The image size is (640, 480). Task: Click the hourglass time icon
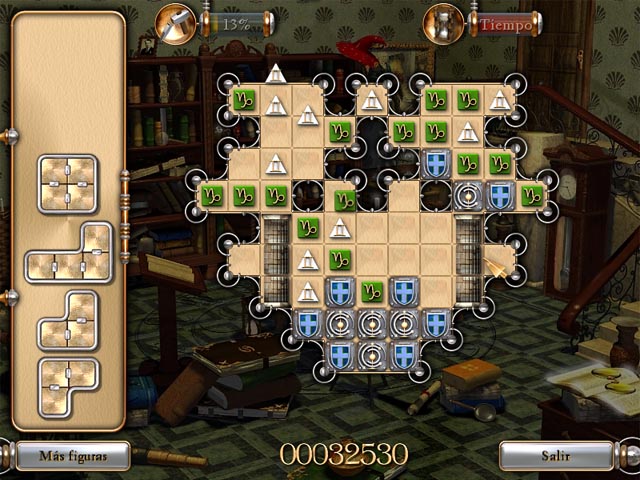444,22
